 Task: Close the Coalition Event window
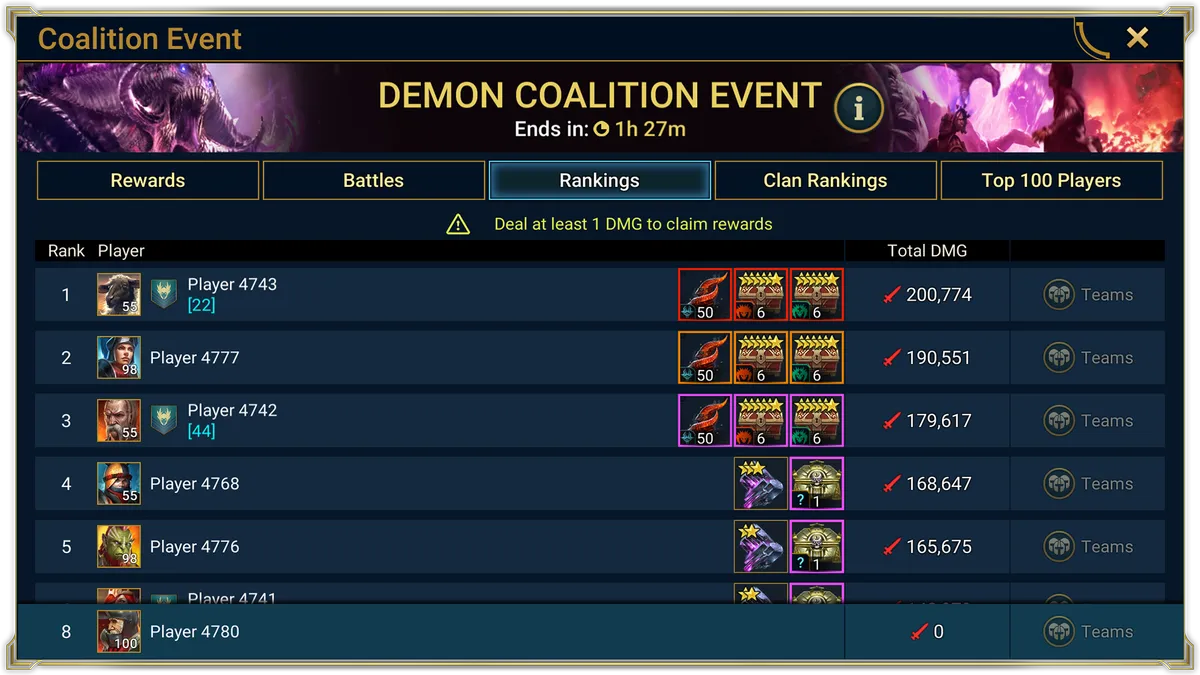coord(1137,38)
